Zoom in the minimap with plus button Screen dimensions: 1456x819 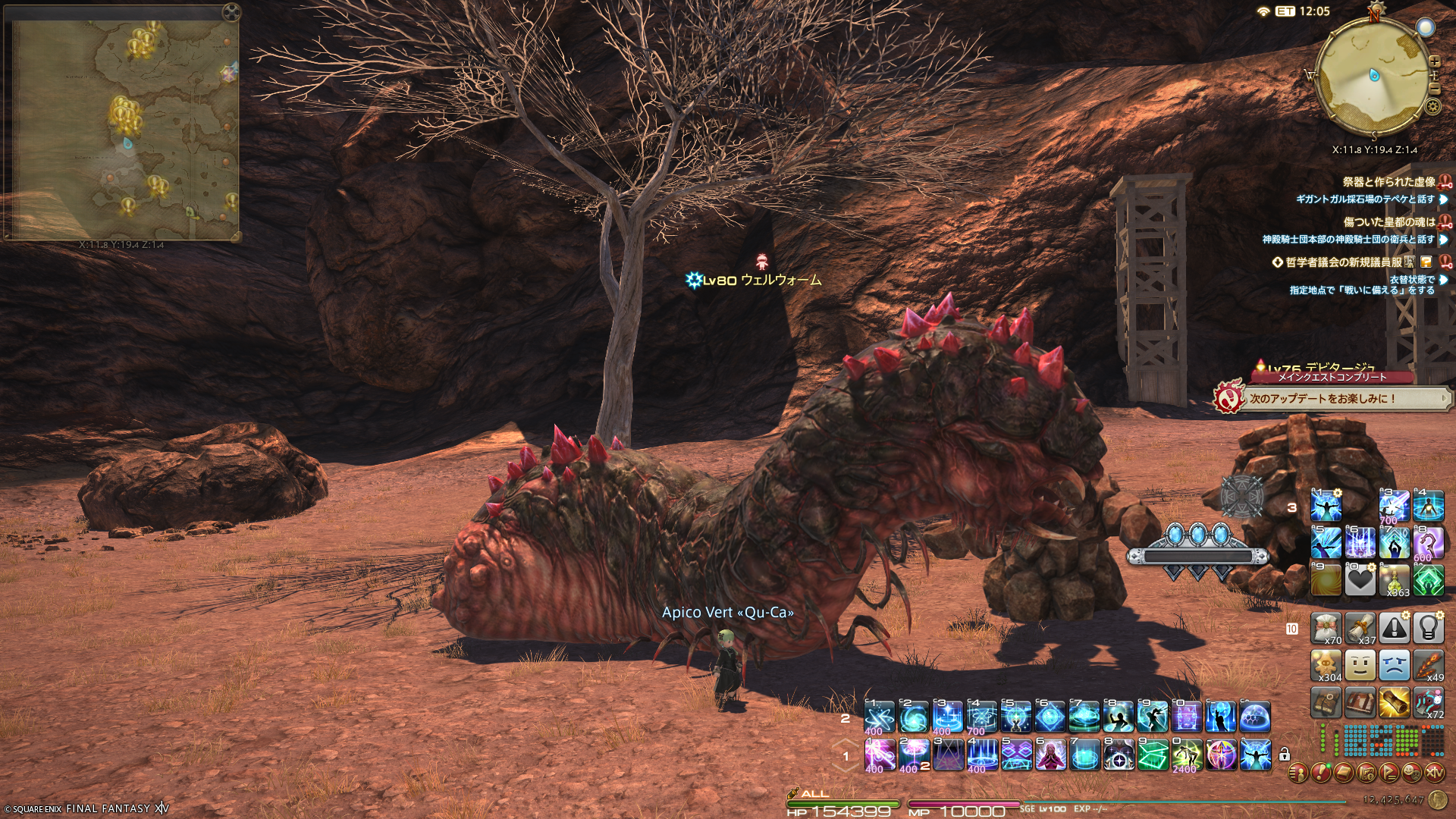click(x=1434, y=62)
